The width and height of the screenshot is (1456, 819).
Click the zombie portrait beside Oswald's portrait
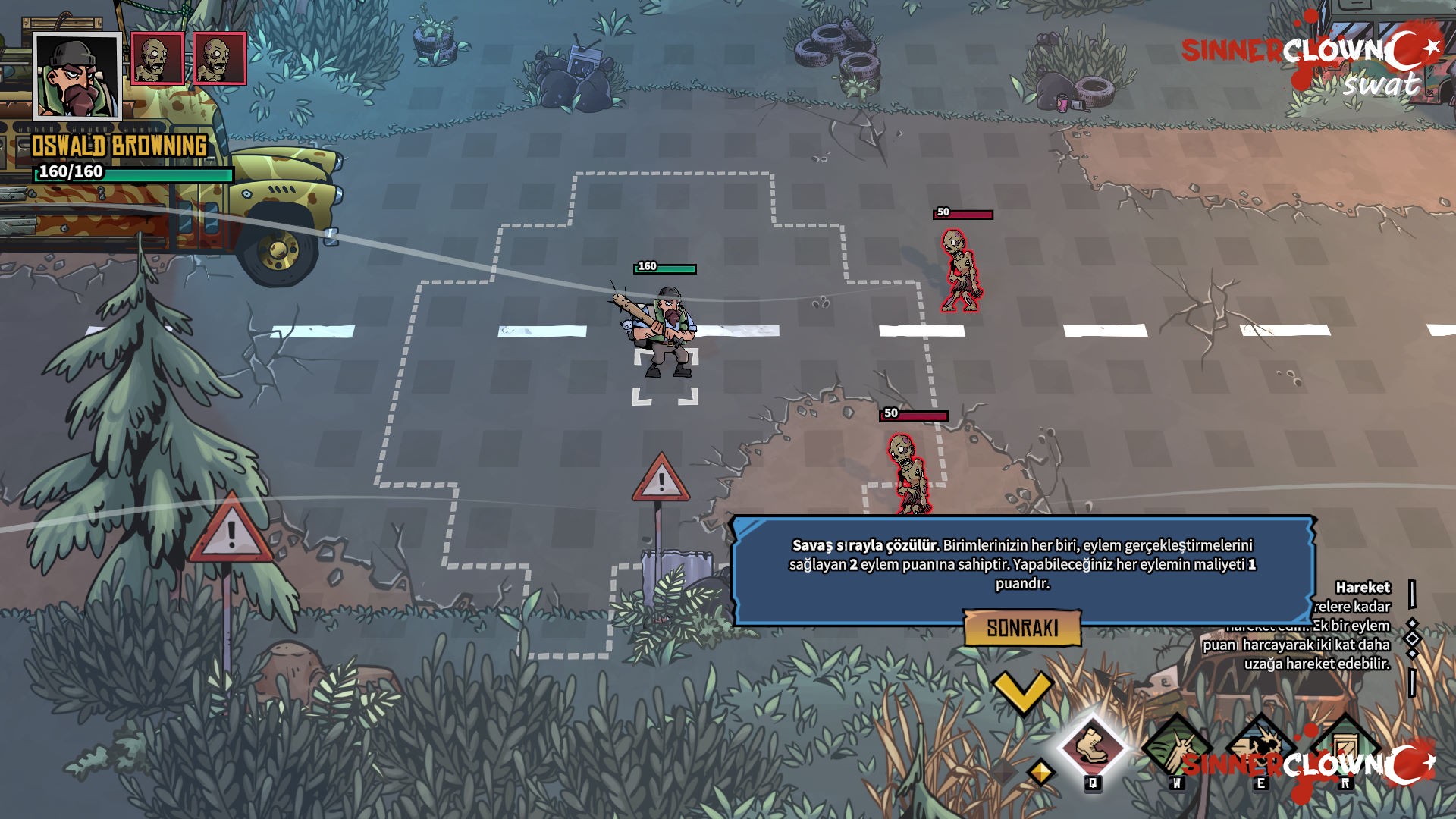point(158,58)
